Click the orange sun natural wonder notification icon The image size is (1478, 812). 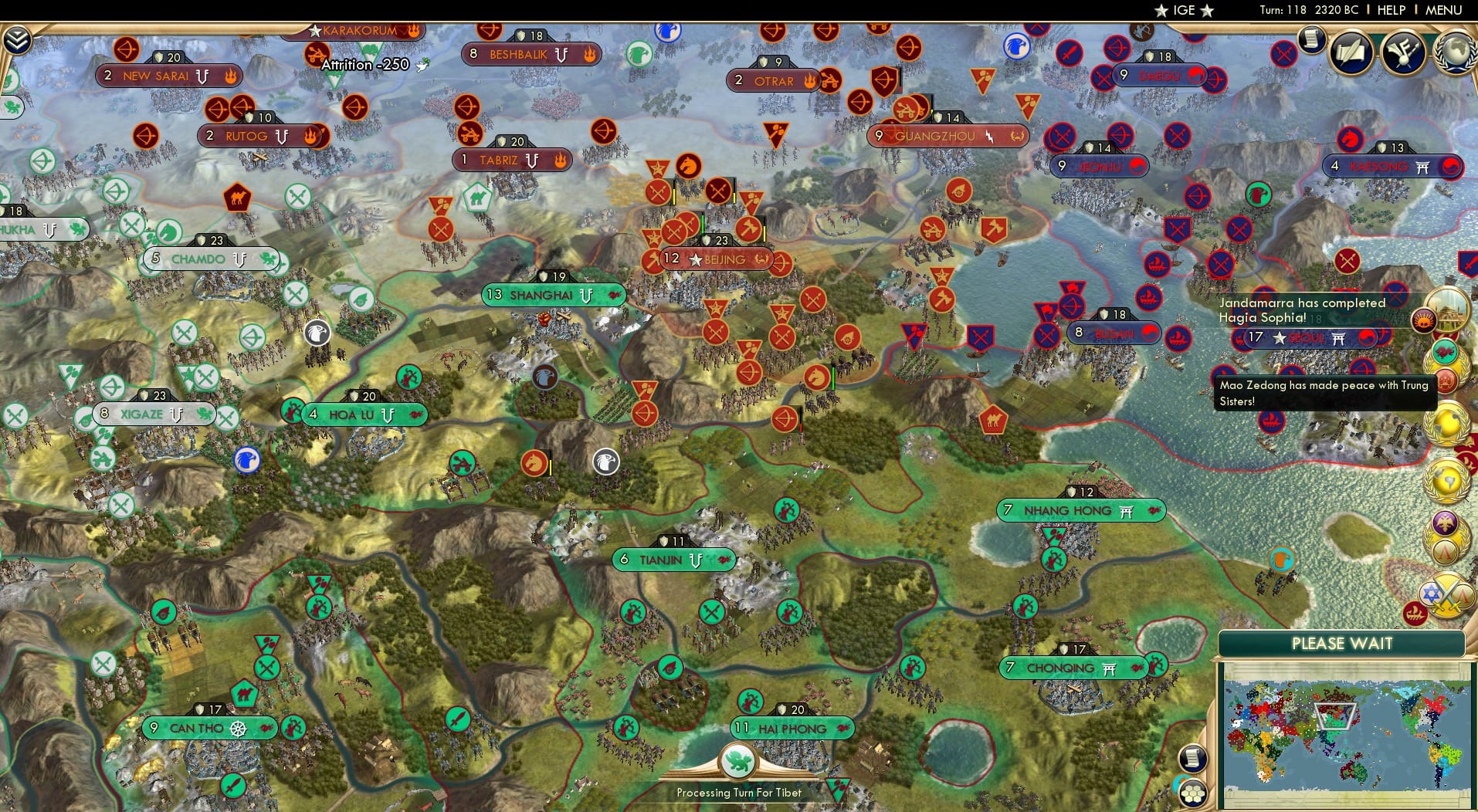tap(1424, 321)
